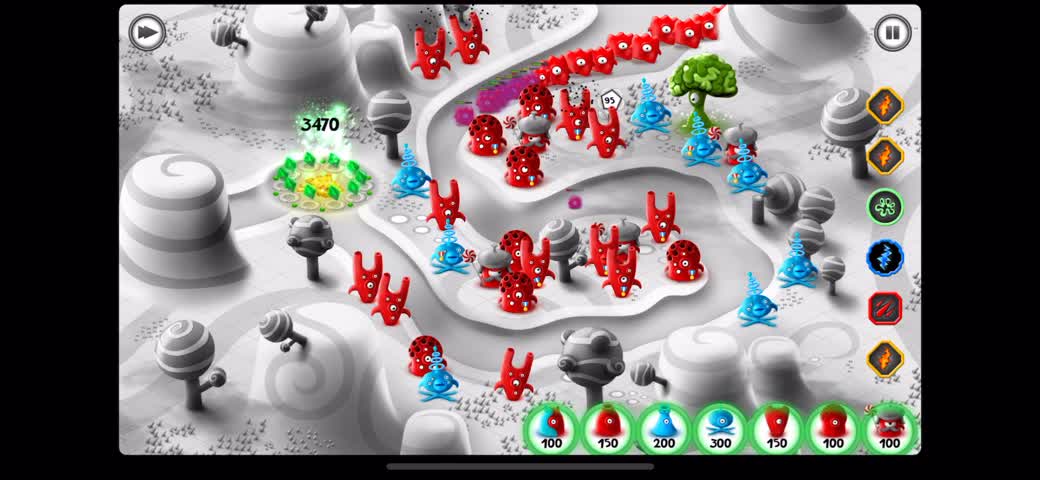Trigger the red claw slash ability
This screenshot has height=480, width=1040.
885,308
